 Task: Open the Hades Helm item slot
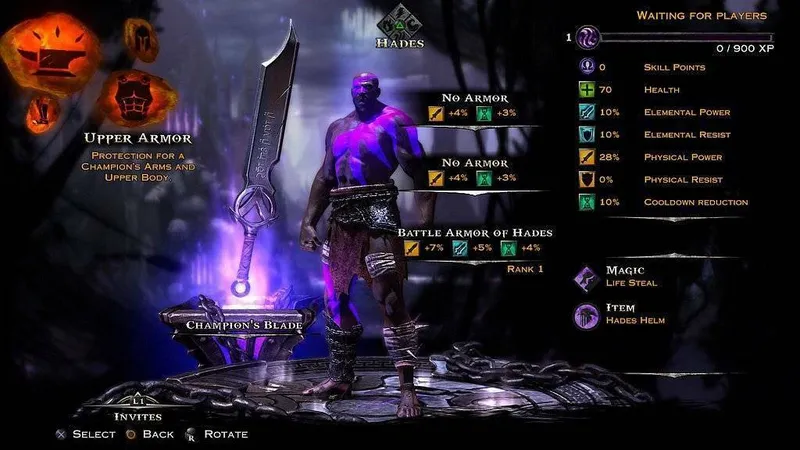pyautogui.click(x=585, y=314)
